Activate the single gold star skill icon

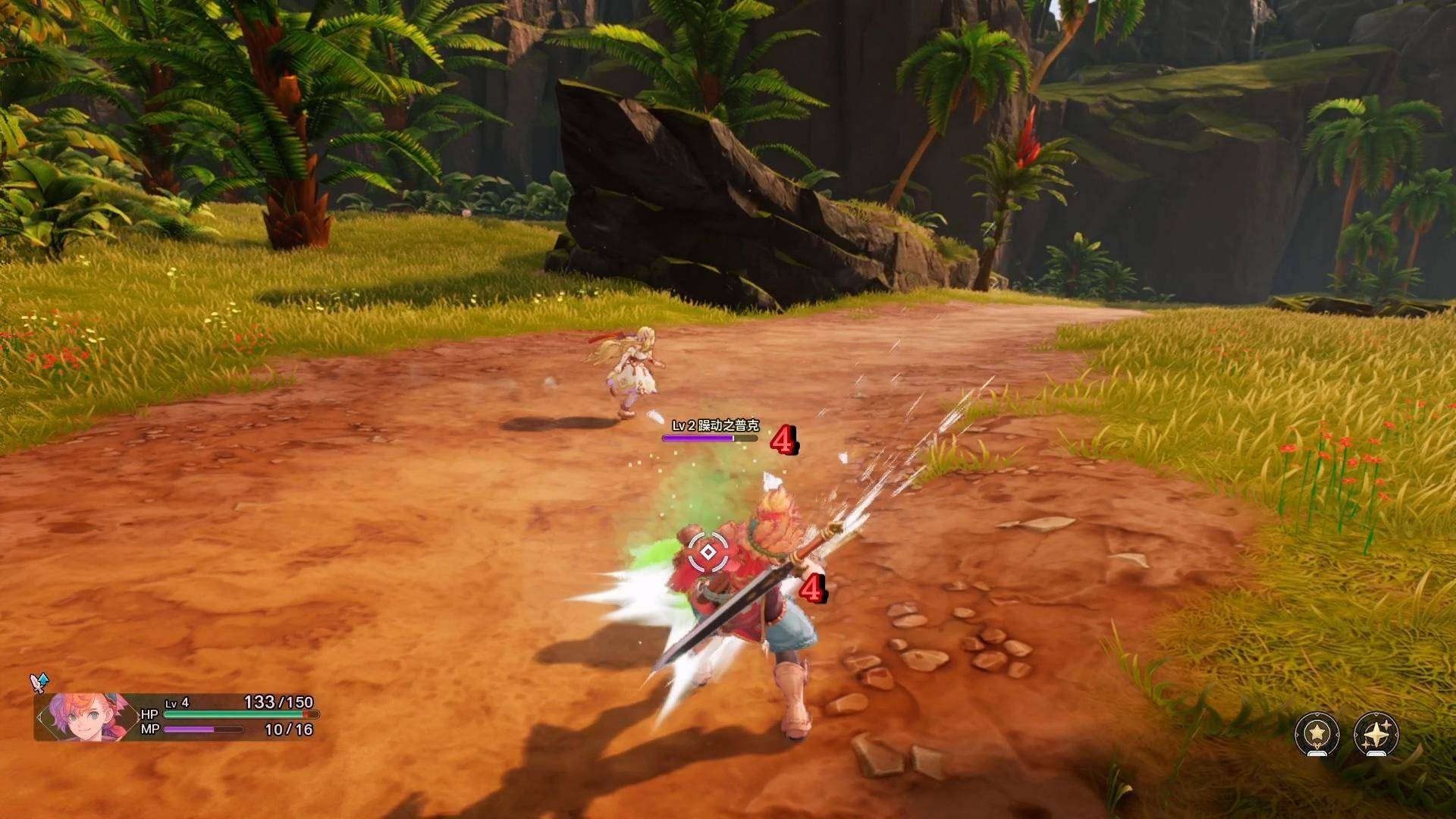(1316, 733)
